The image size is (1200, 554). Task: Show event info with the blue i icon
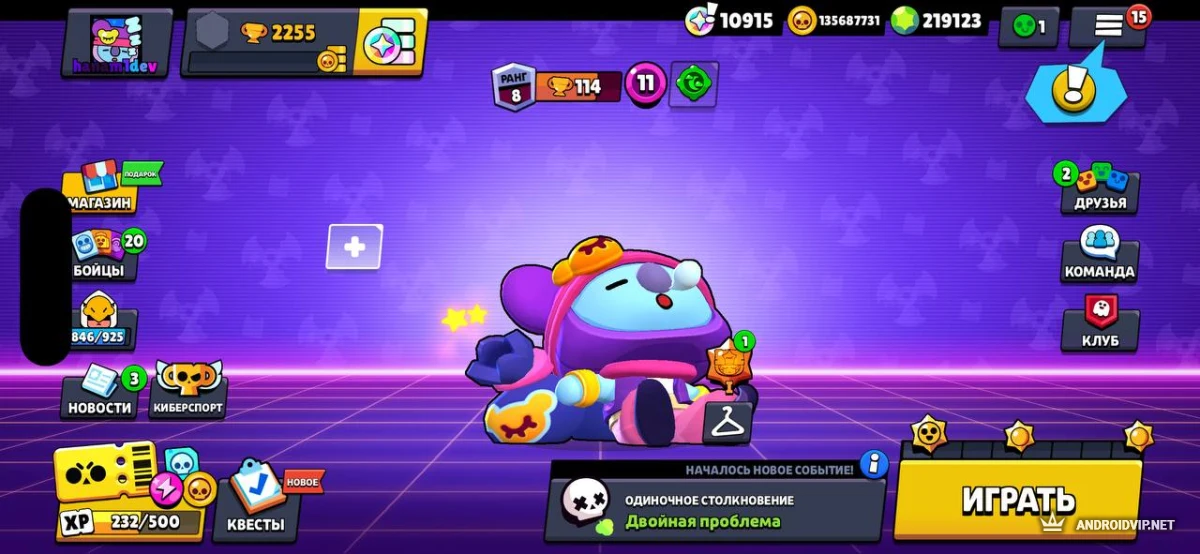[873, 464]
